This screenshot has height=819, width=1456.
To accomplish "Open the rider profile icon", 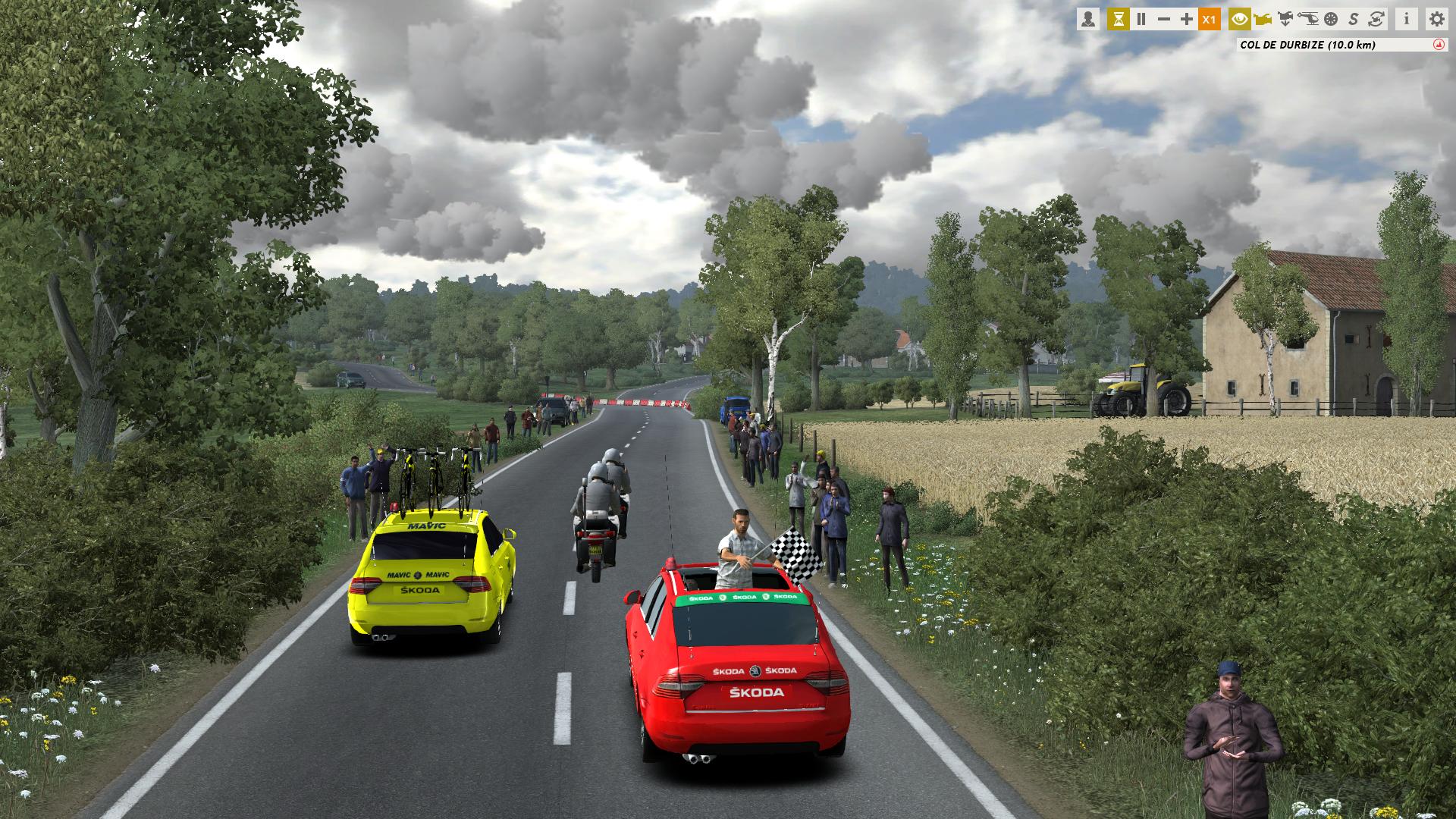I will pos(1088,20).
